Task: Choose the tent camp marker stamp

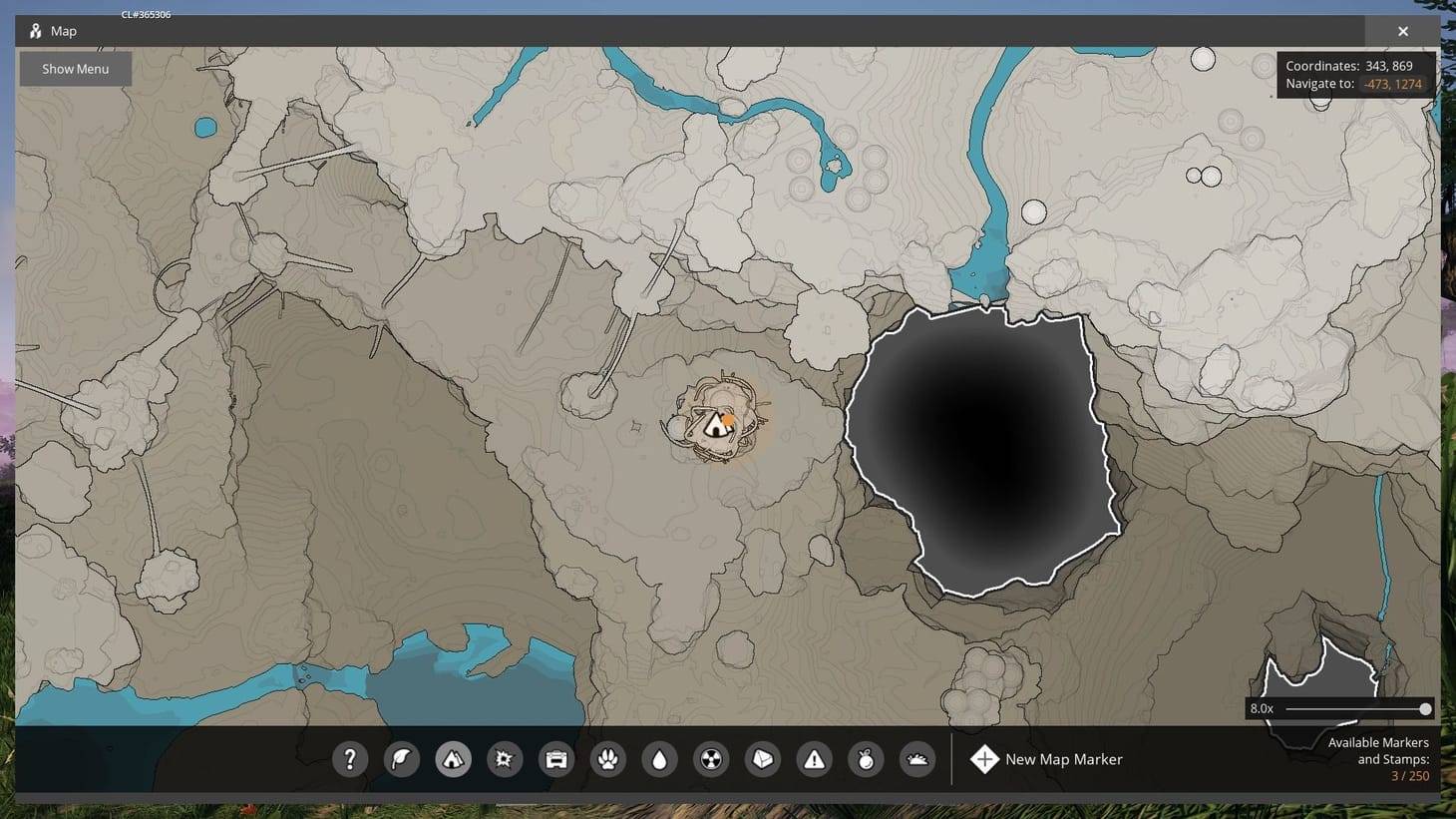Action: [x=453, y=759]
